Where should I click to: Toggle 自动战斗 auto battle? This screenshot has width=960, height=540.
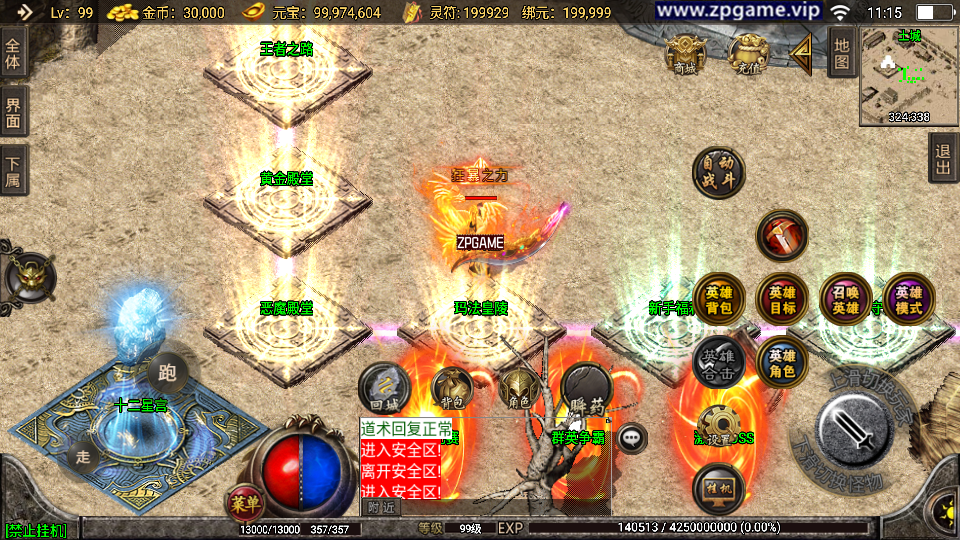[x=718, y=172]
